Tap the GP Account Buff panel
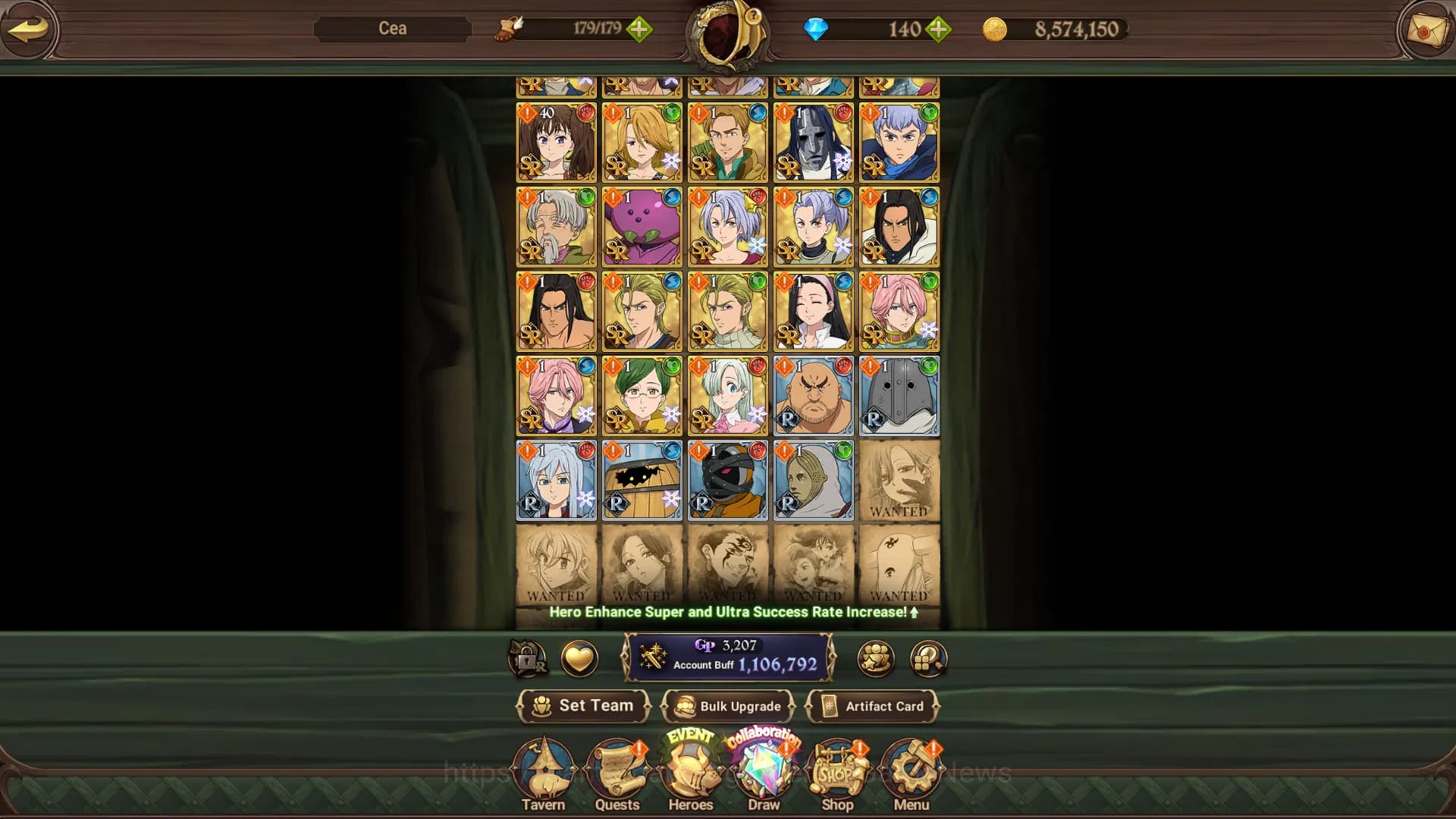The width and height of the screenshot is (1456, 819). [x=728, y=657]
